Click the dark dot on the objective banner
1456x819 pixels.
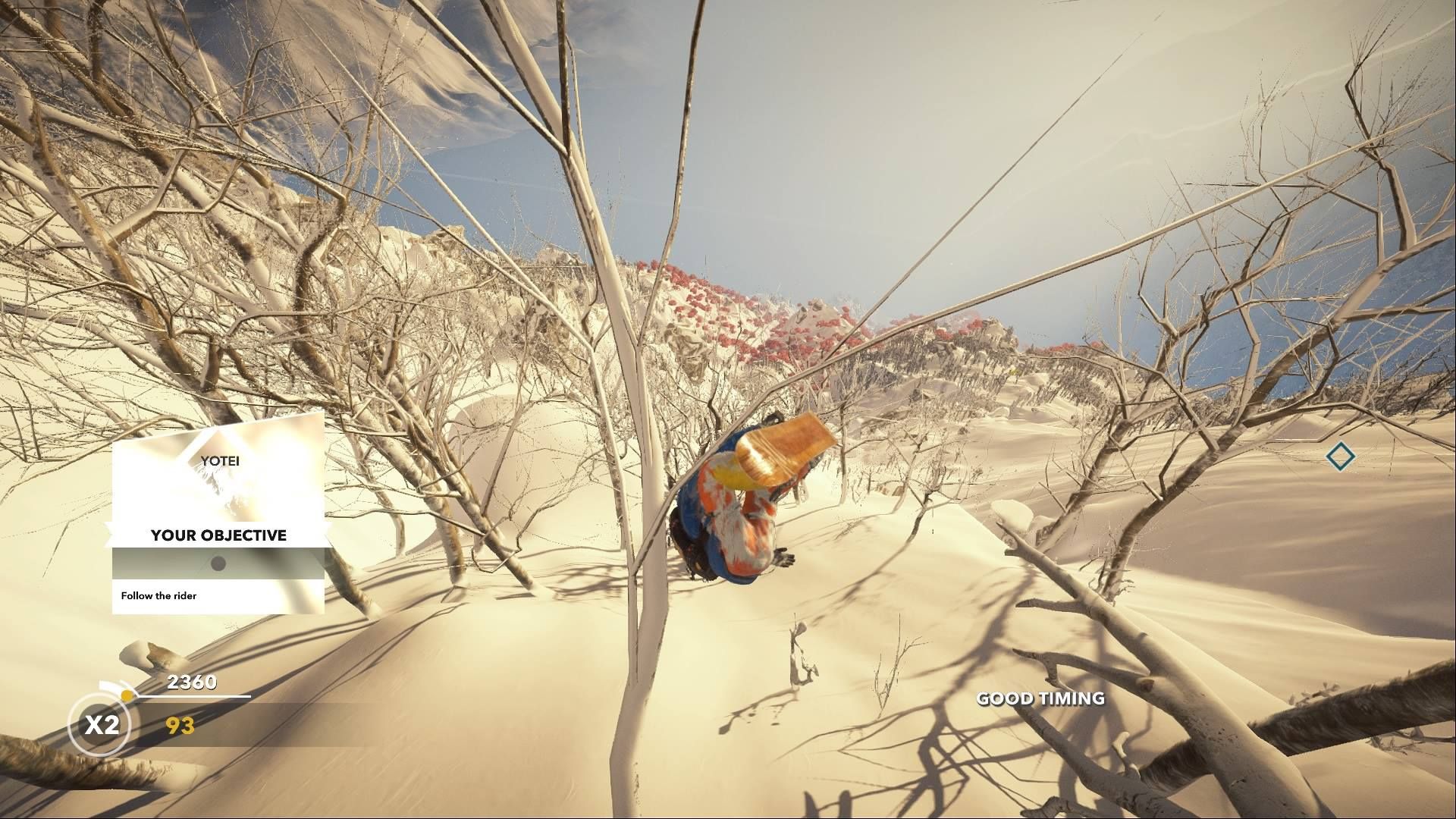218,562
